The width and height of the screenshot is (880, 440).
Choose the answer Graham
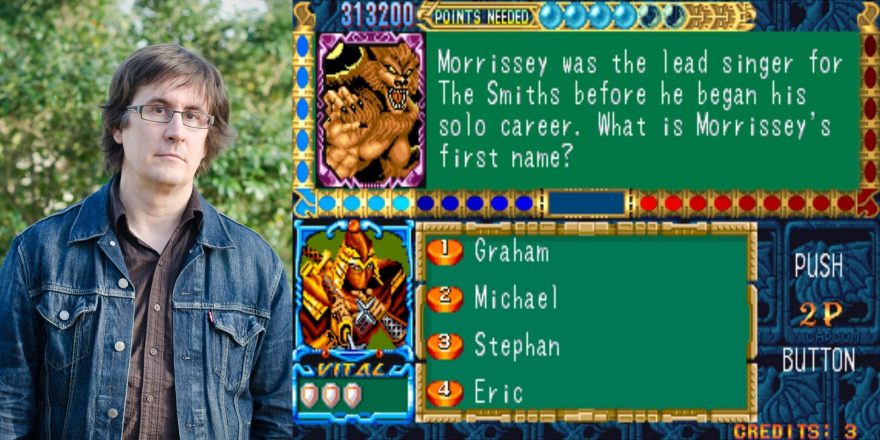click(510, 251)
